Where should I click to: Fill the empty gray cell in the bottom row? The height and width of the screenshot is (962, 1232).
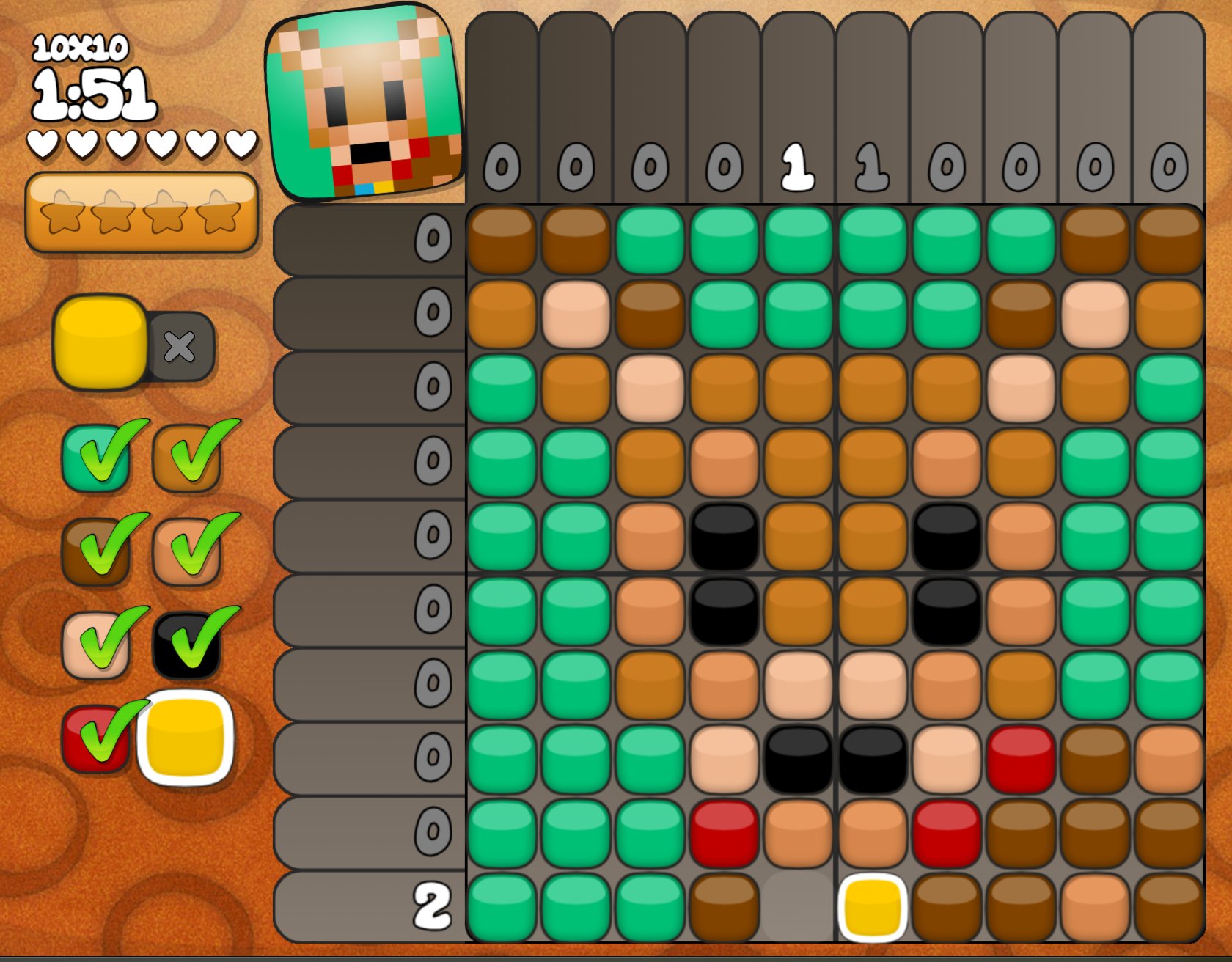point(798,907)
